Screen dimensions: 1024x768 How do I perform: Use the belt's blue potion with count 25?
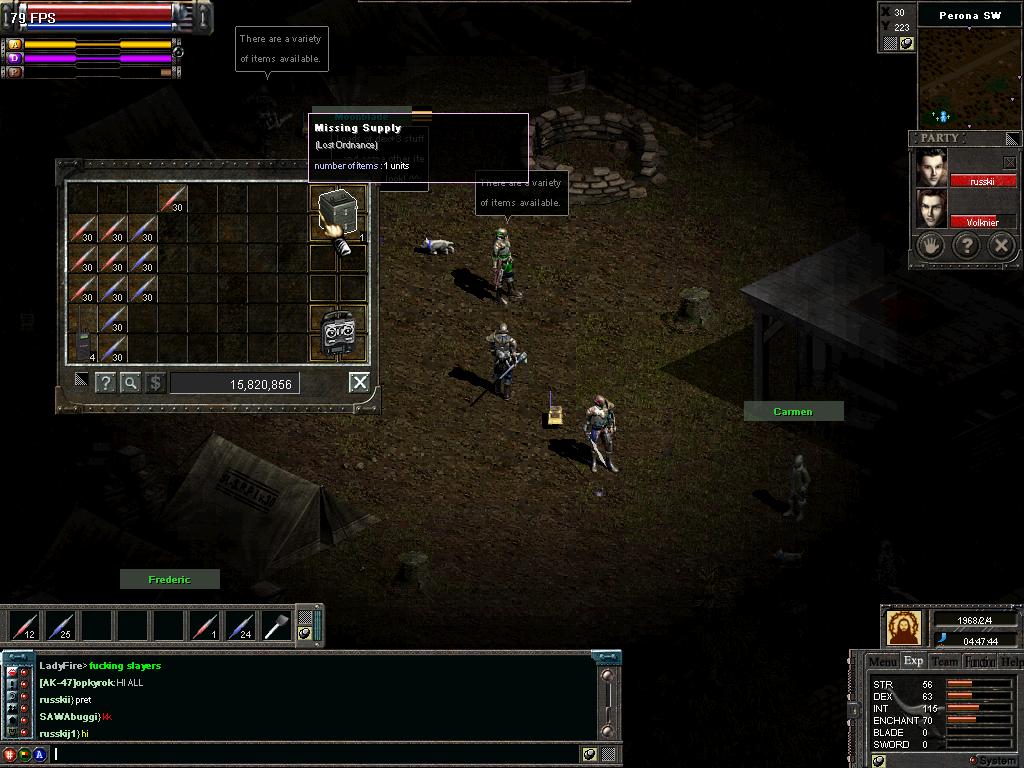(x=60, y=626)
